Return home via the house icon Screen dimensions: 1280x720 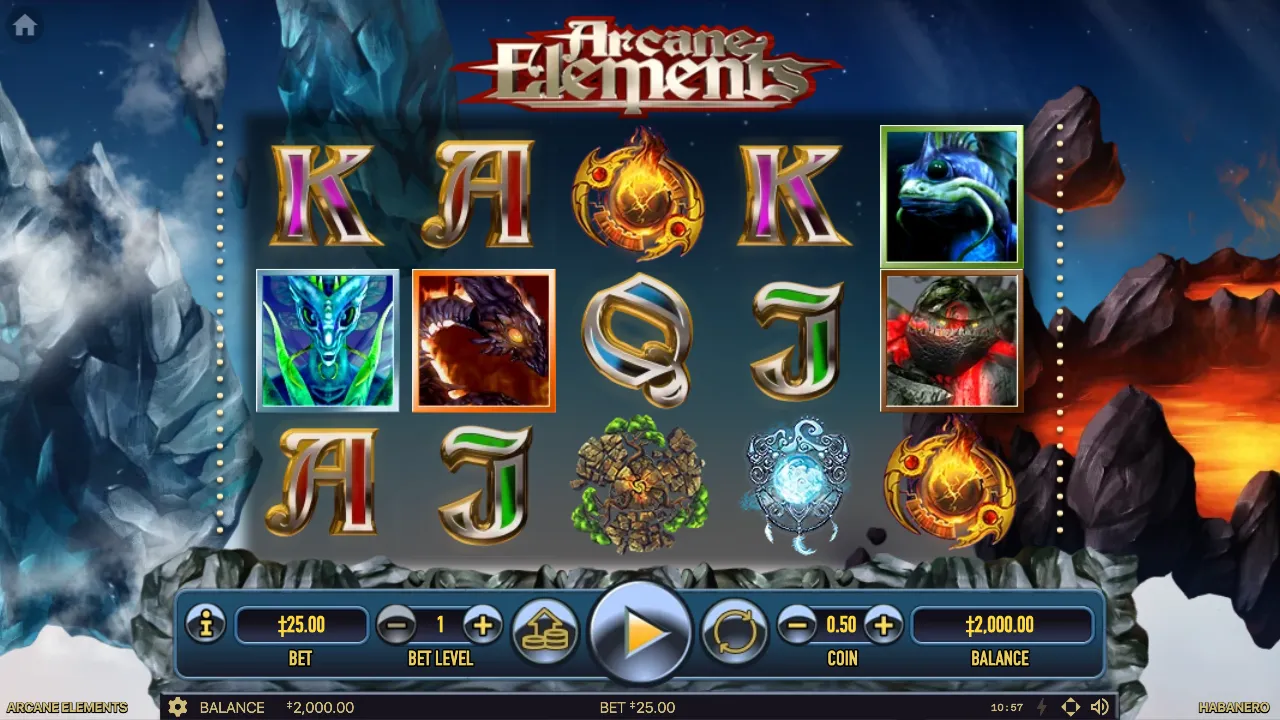[x=22, y=25]
